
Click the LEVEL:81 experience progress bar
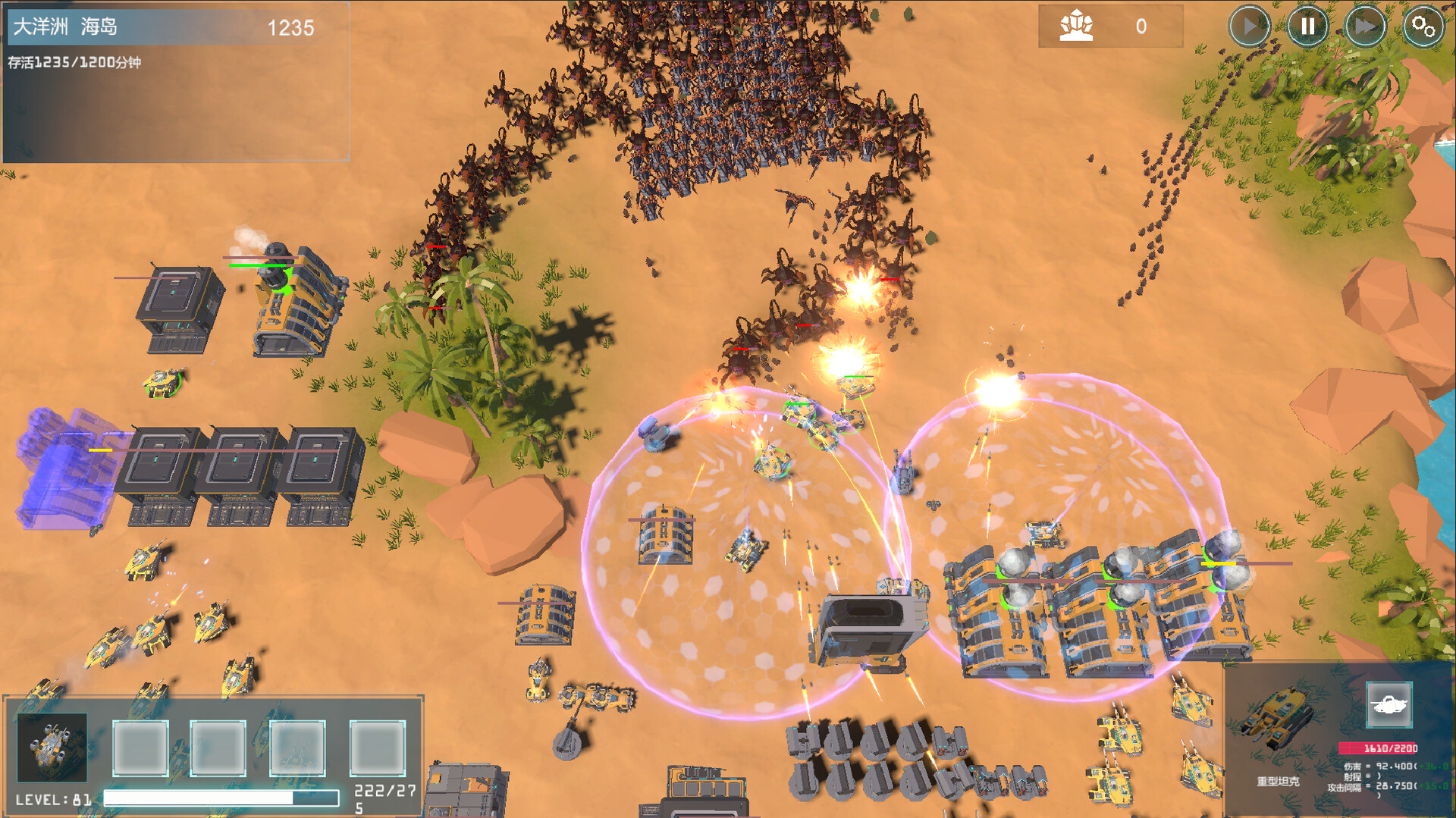point(220,798)
